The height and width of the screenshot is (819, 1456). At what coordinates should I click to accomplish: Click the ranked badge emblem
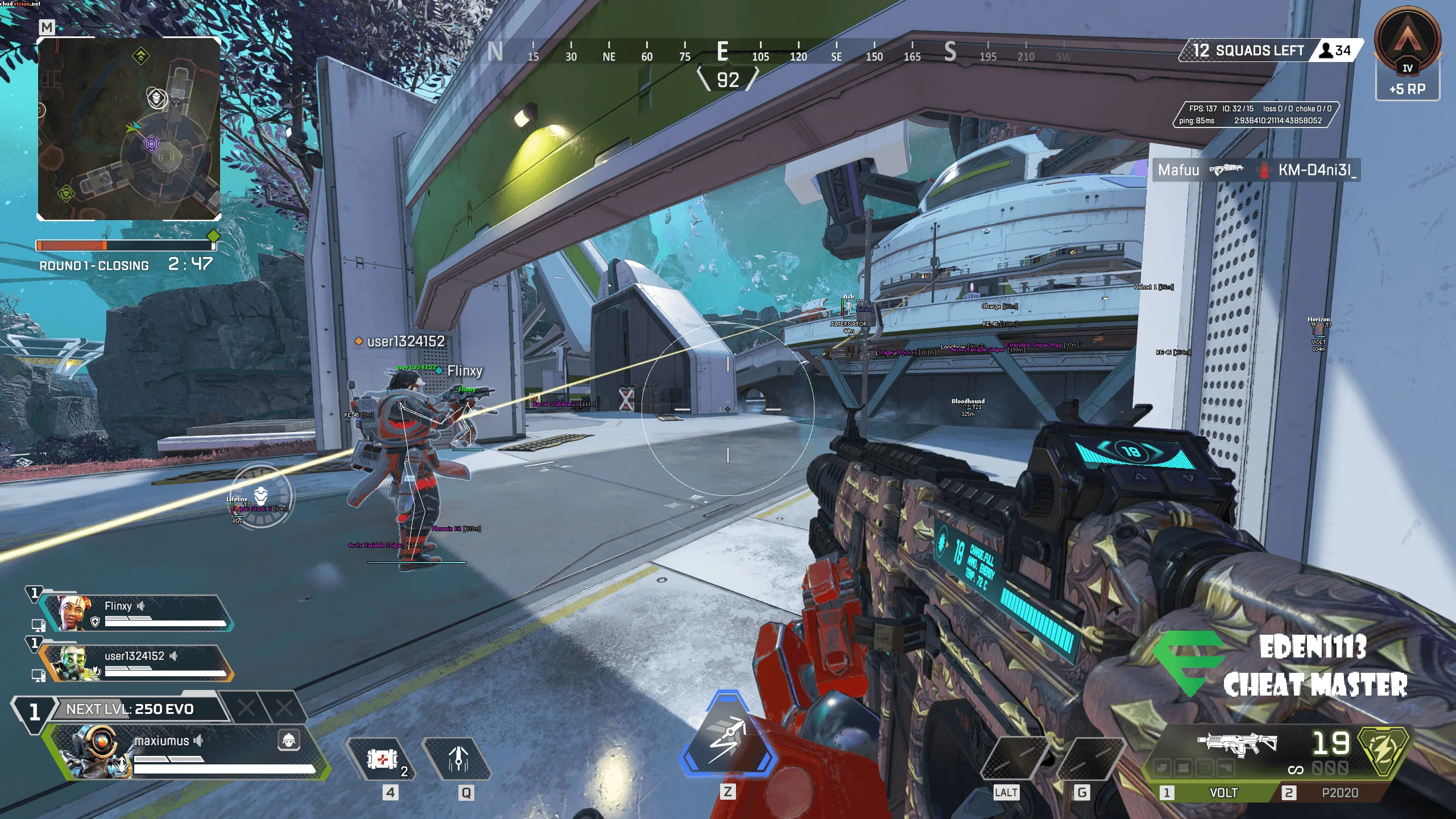(1407, 43)
